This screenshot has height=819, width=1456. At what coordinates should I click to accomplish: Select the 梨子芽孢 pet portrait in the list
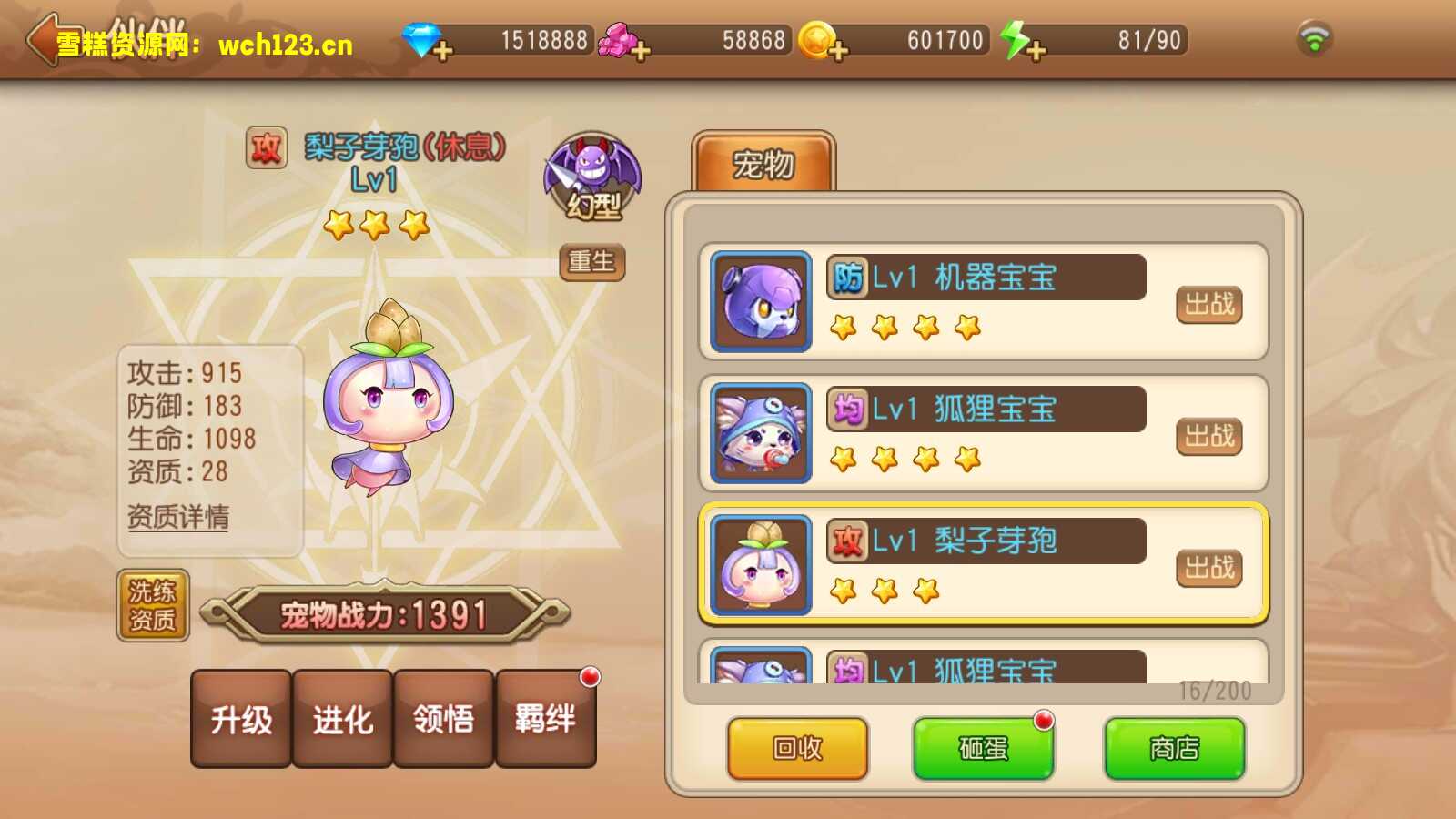(x=761, y=565)
